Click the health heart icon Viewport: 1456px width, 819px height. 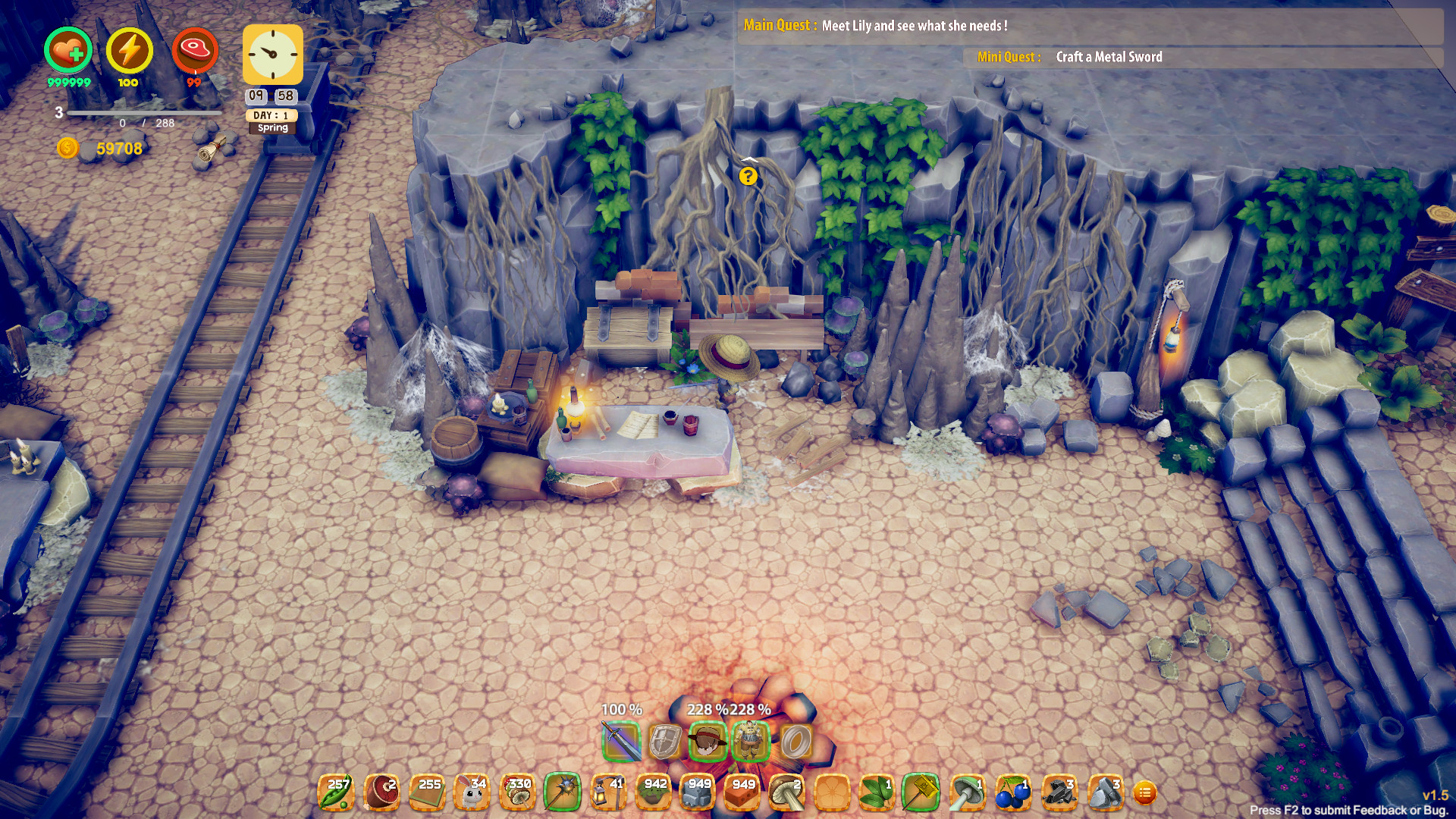pos(67,49)
